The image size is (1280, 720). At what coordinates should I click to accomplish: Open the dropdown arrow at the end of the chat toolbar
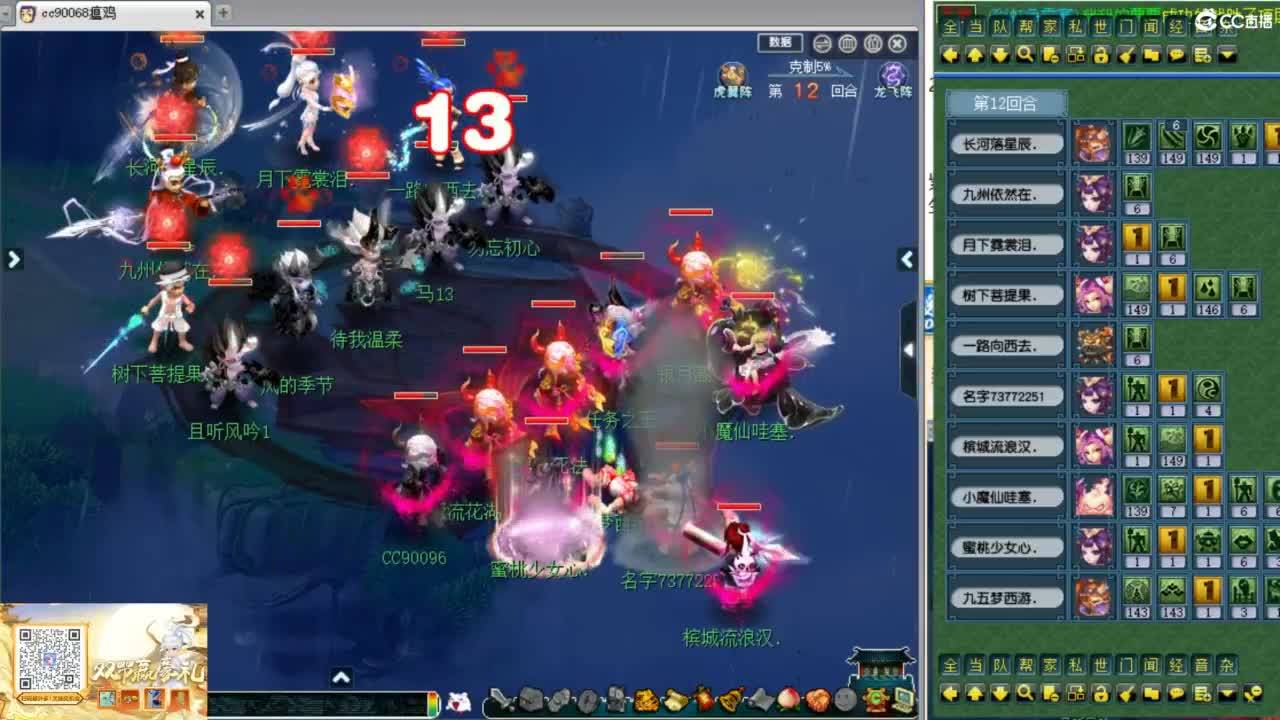(x=1226, y=54)
